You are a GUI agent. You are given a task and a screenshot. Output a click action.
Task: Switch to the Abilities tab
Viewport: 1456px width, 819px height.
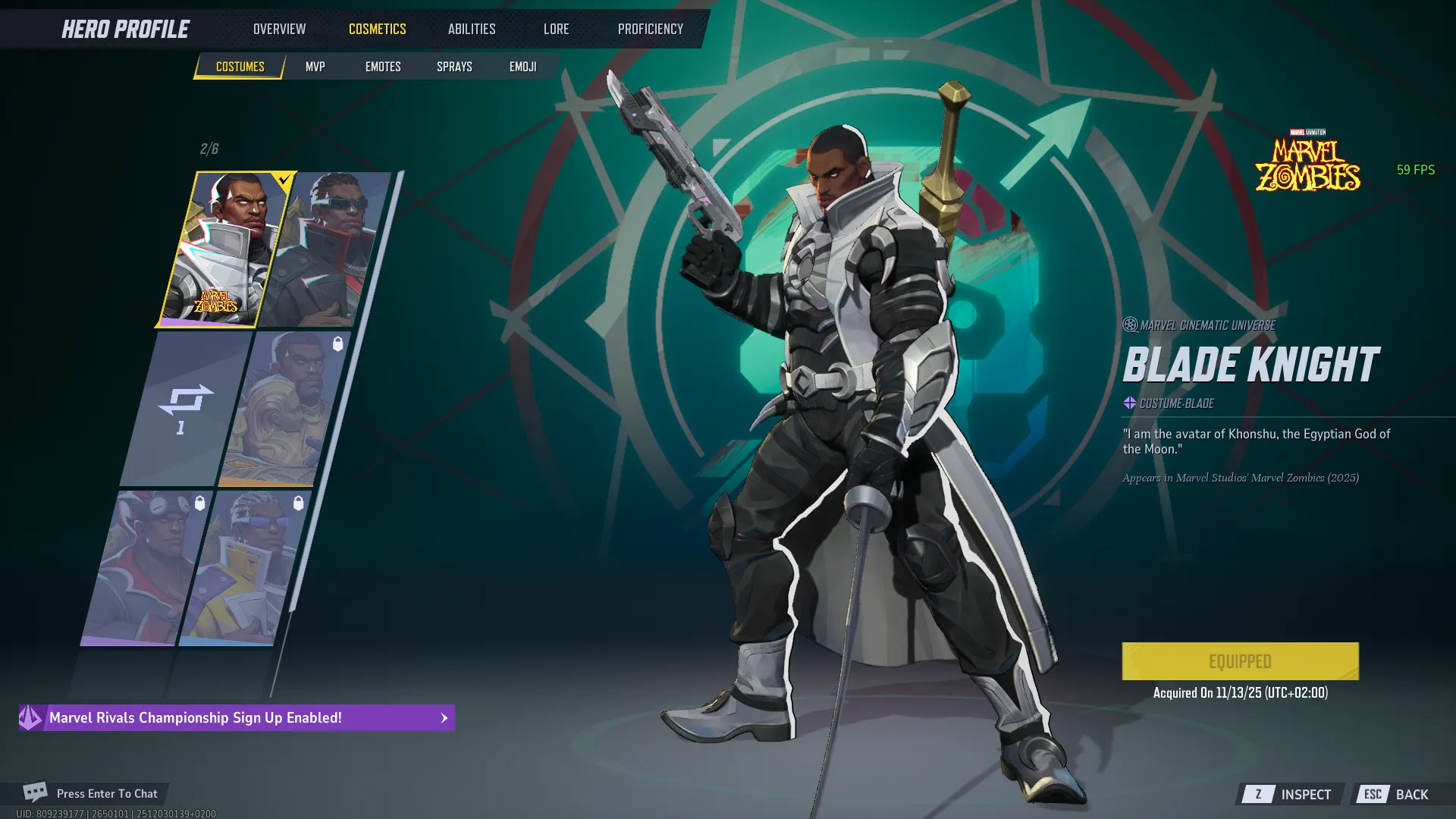471,29
